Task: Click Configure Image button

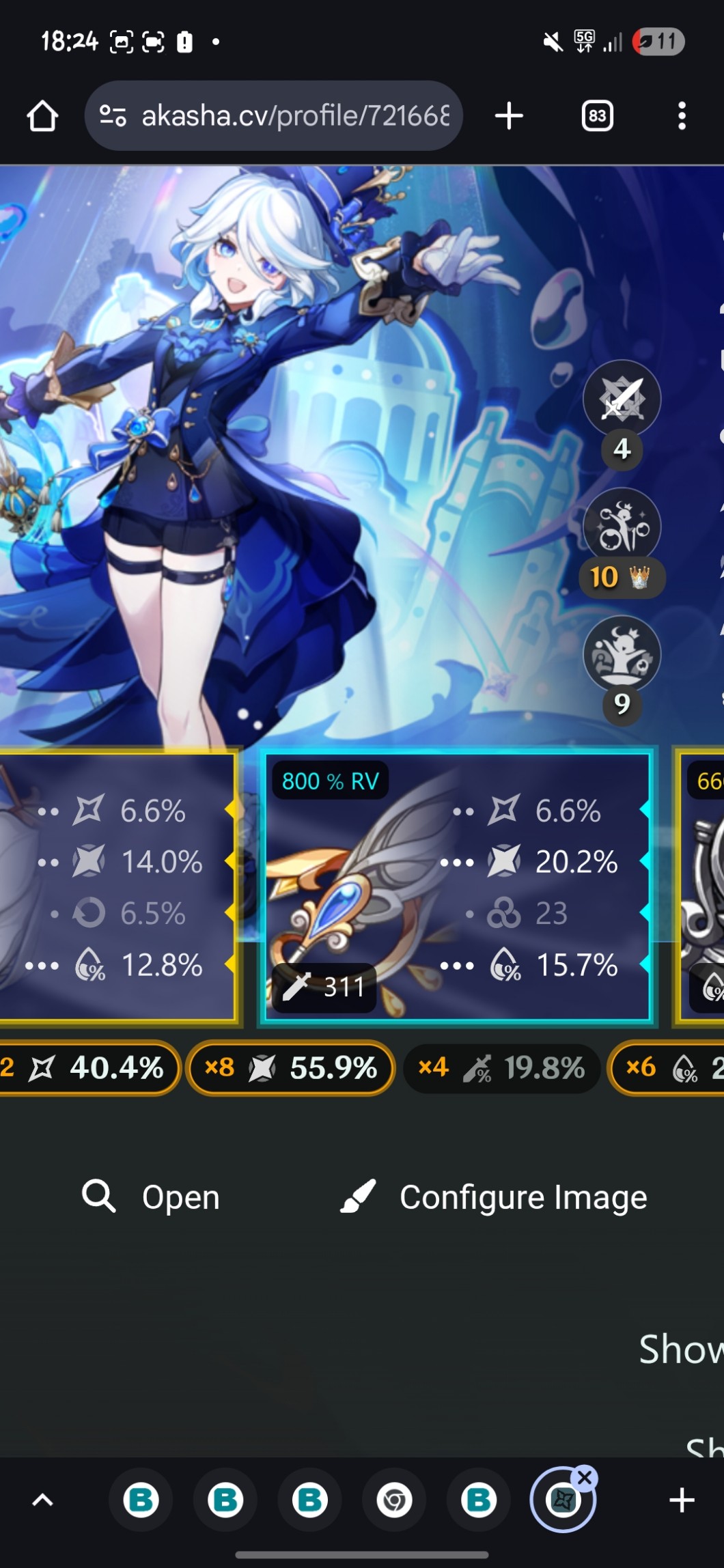Action: pyautogui.click(x=493, y=1197)
